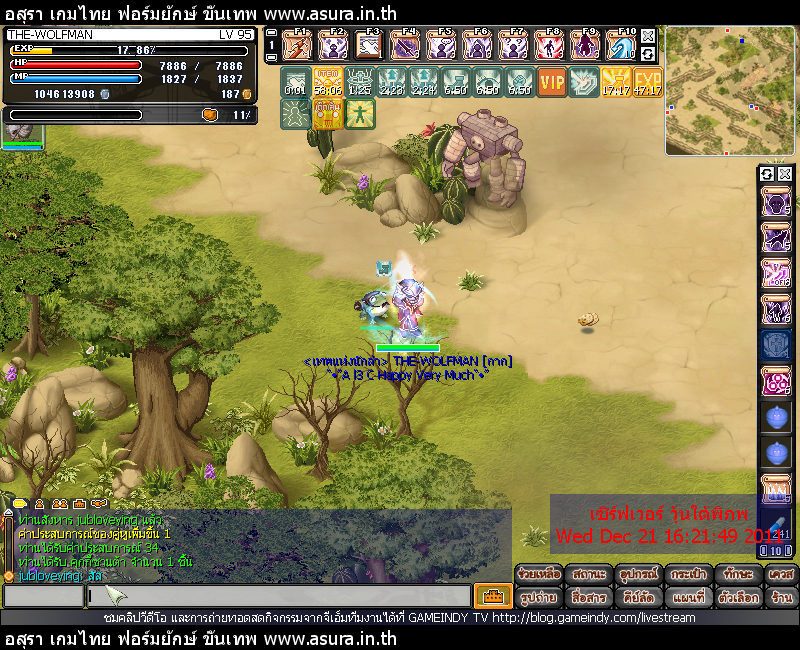Open the ร้าน (Shop) window

pyautogui.click(x=780, y=597)
